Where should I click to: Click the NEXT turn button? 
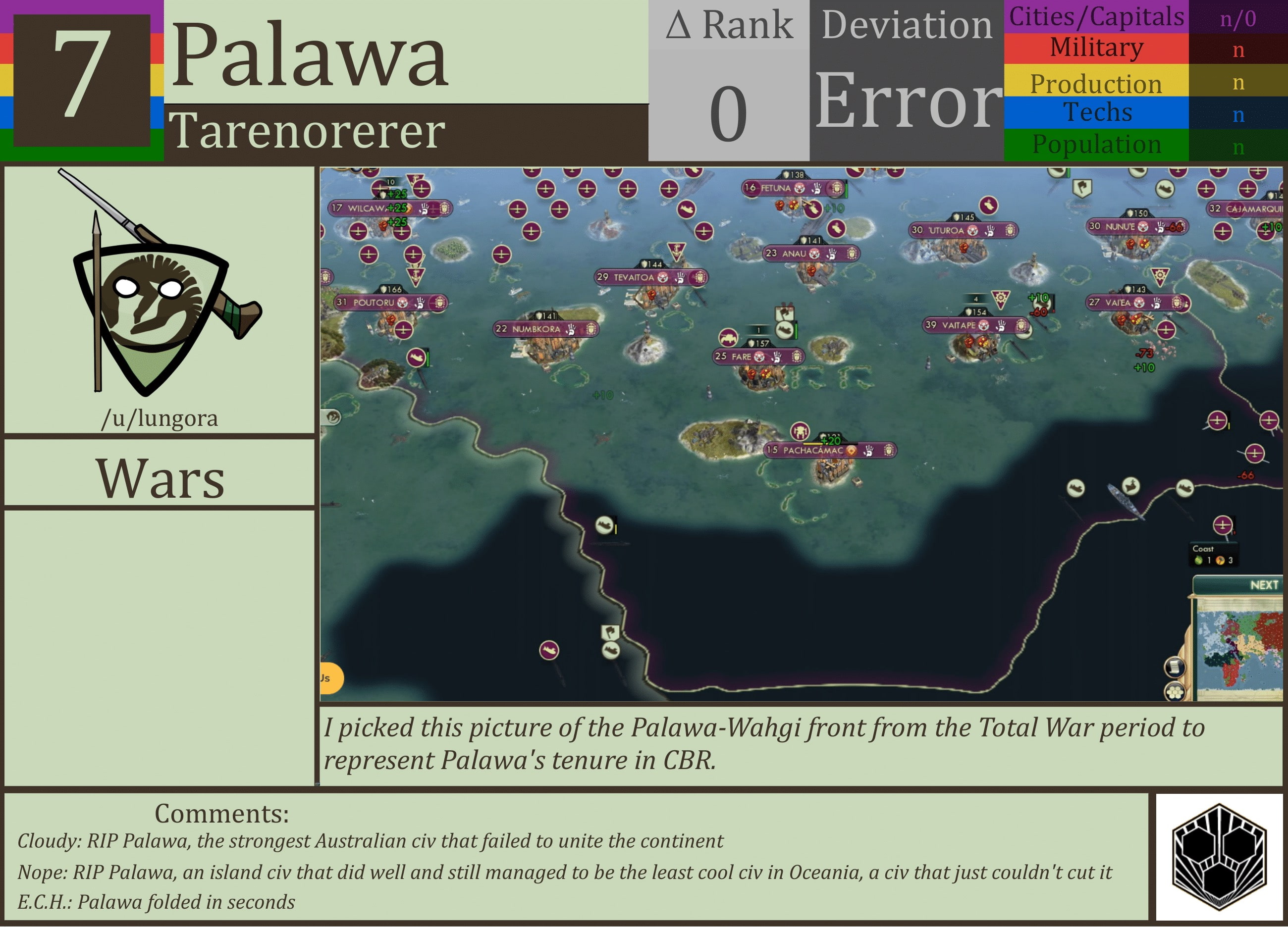[x=1265, y=585]
